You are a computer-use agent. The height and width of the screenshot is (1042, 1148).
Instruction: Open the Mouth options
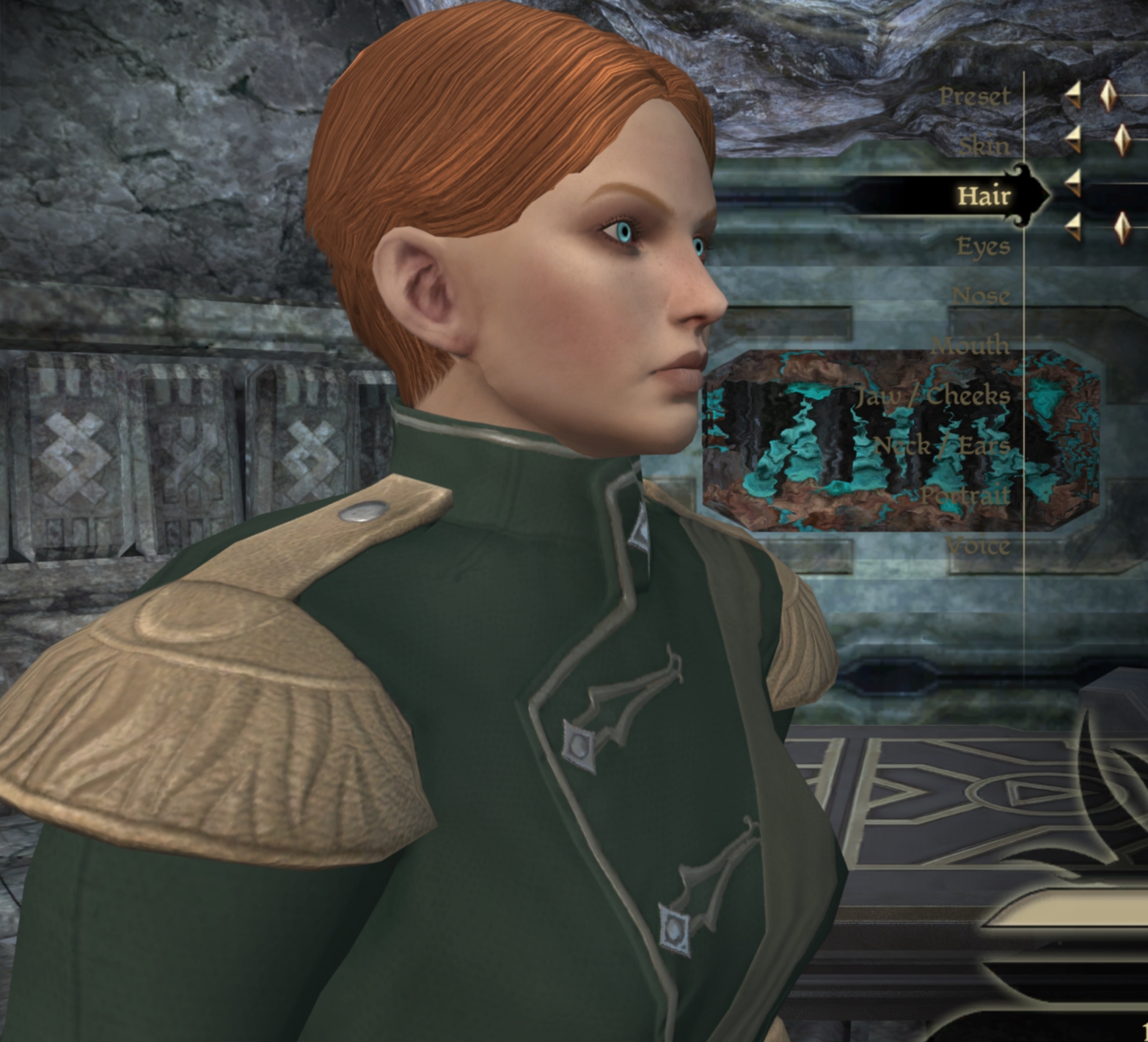[970, 346]
